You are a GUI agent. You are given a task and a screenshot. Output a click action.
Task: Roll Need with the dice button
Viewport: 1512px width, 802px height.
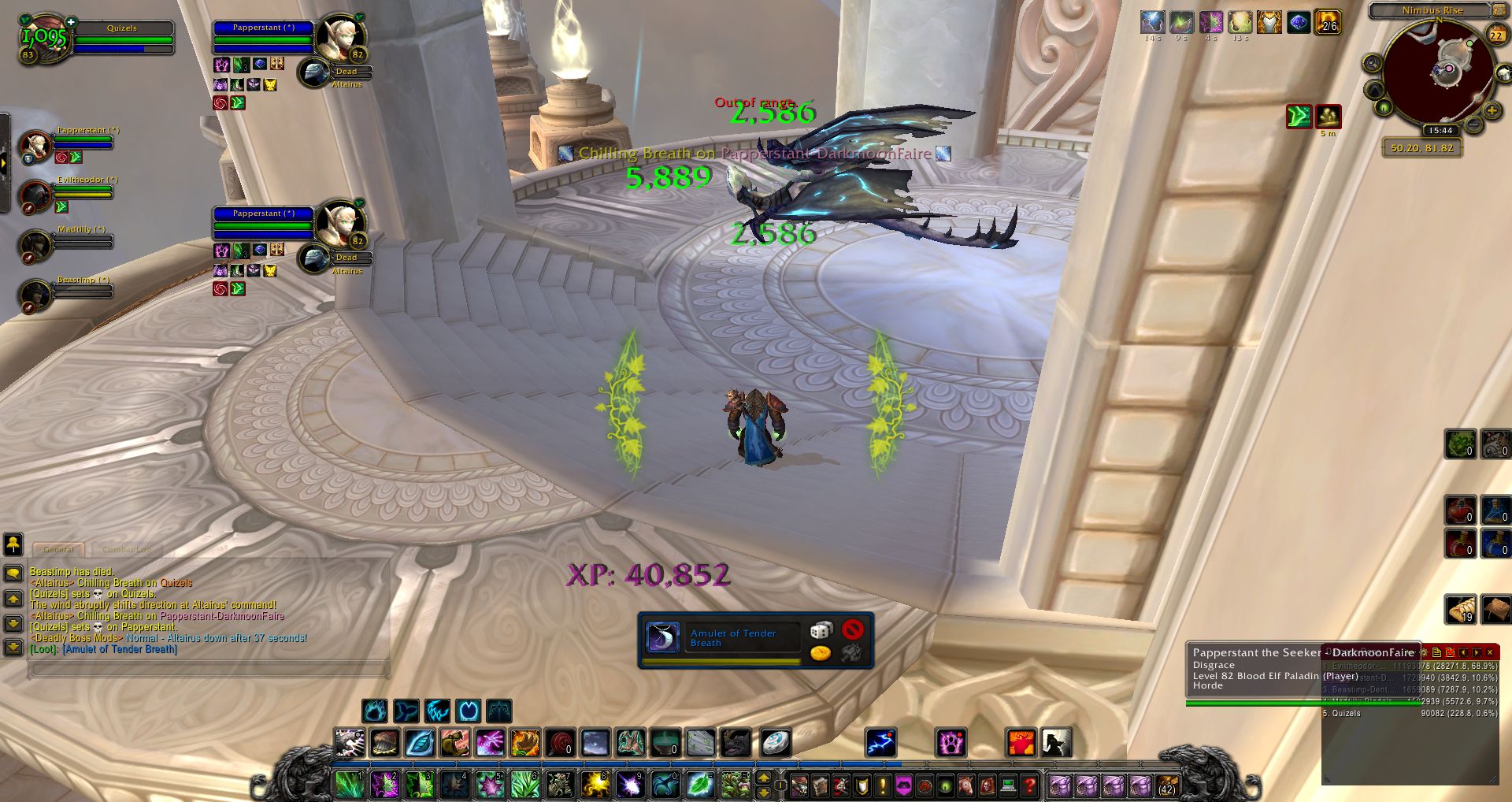pyautogui.click(x=821, y=630)
